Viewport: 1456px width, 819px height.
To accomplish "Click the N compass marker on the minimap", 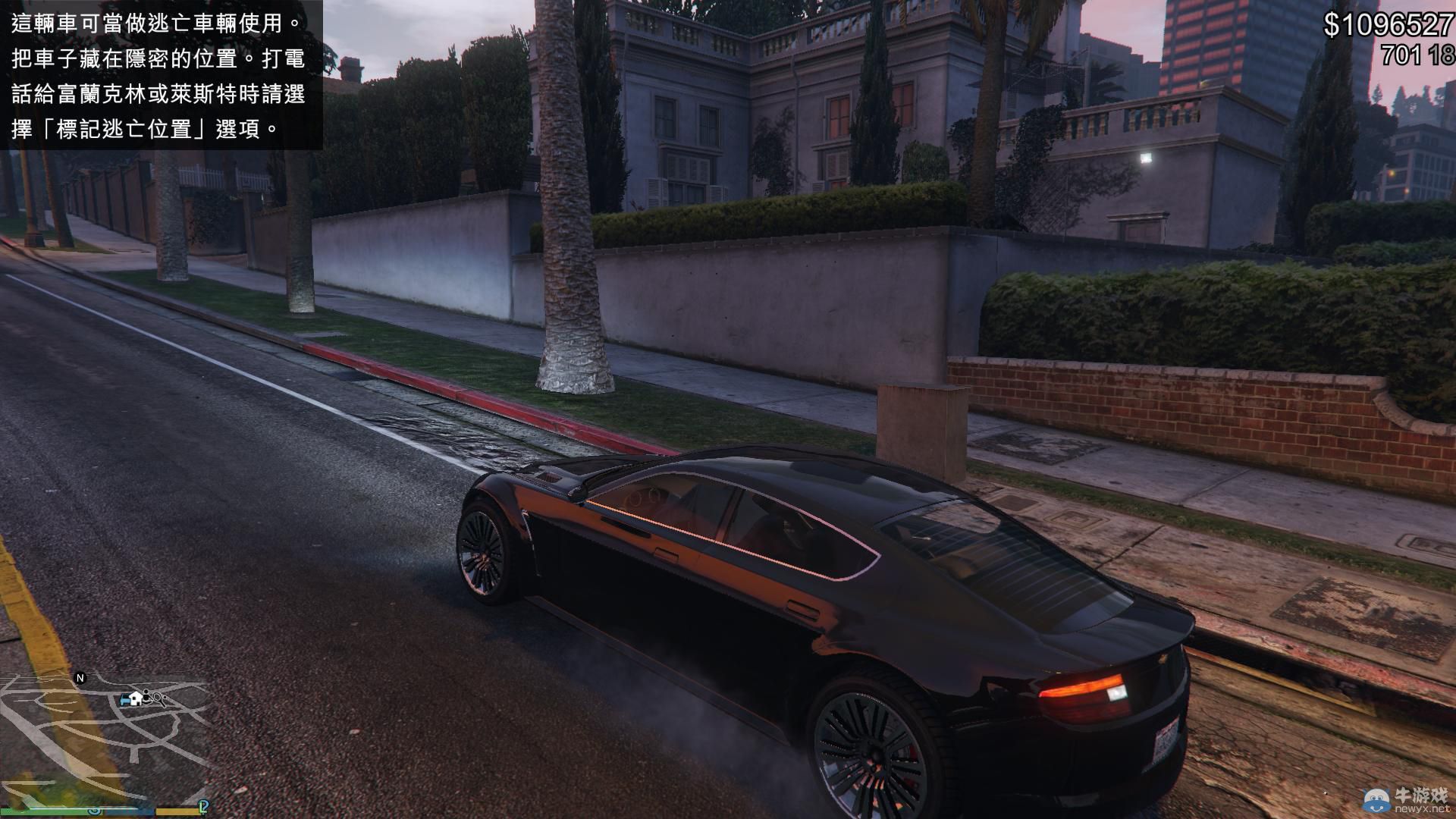I will tap(80, 677).
